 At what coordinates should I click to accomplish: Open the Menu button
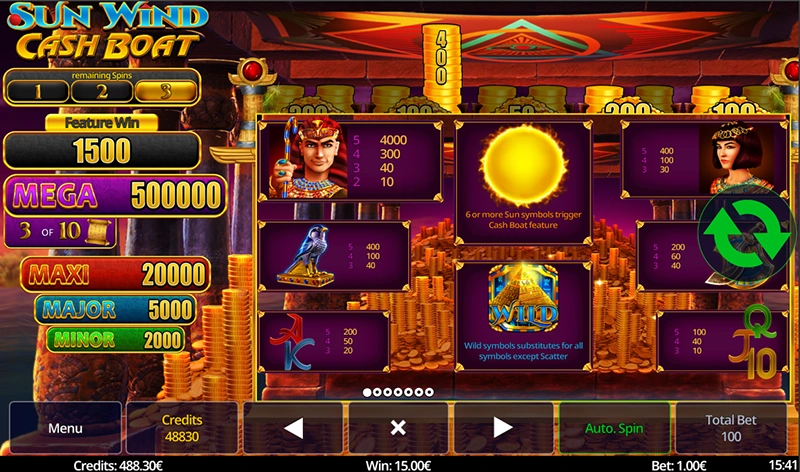click(x=65, y=428)
